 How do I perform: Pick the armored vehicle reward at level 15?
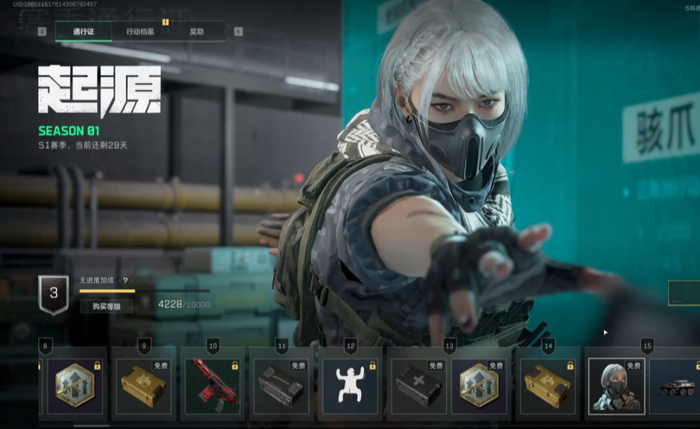tap(675, 385)
